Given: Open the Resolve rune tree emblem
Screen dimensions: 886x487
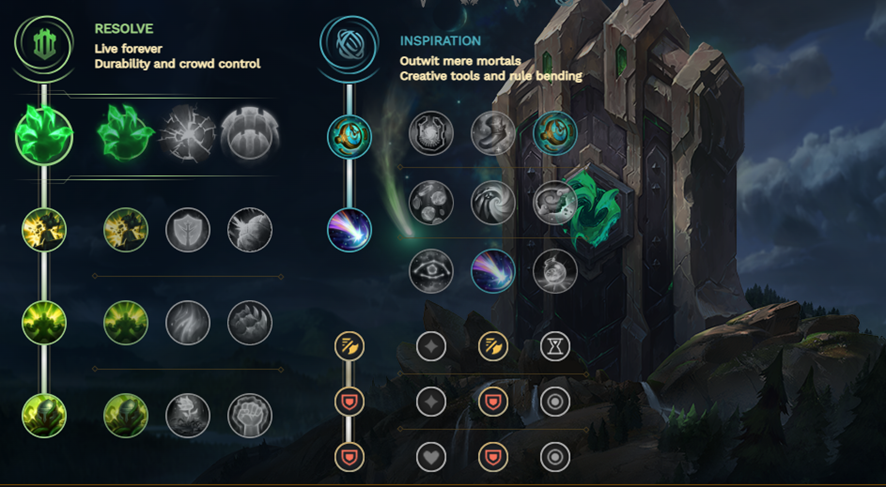Looking at the screenshot, I should [44, 46].
